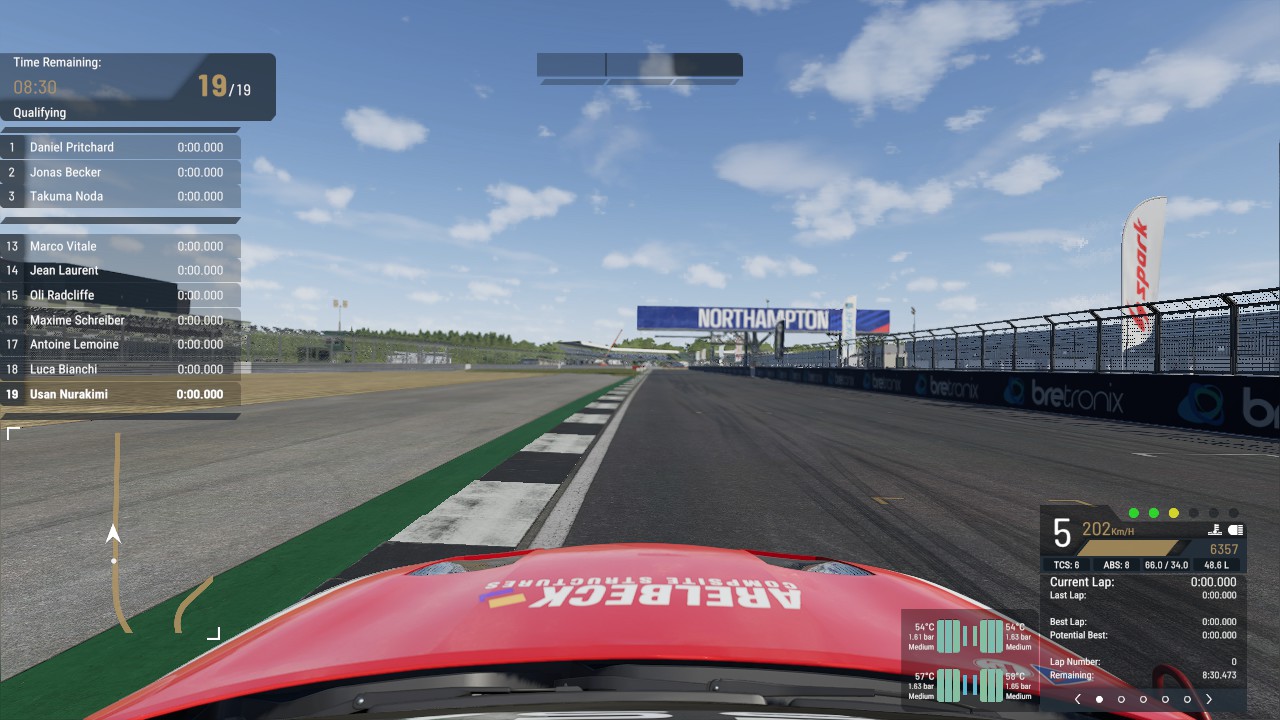Choose Takuma Noda in the timing list

(120, 196)
